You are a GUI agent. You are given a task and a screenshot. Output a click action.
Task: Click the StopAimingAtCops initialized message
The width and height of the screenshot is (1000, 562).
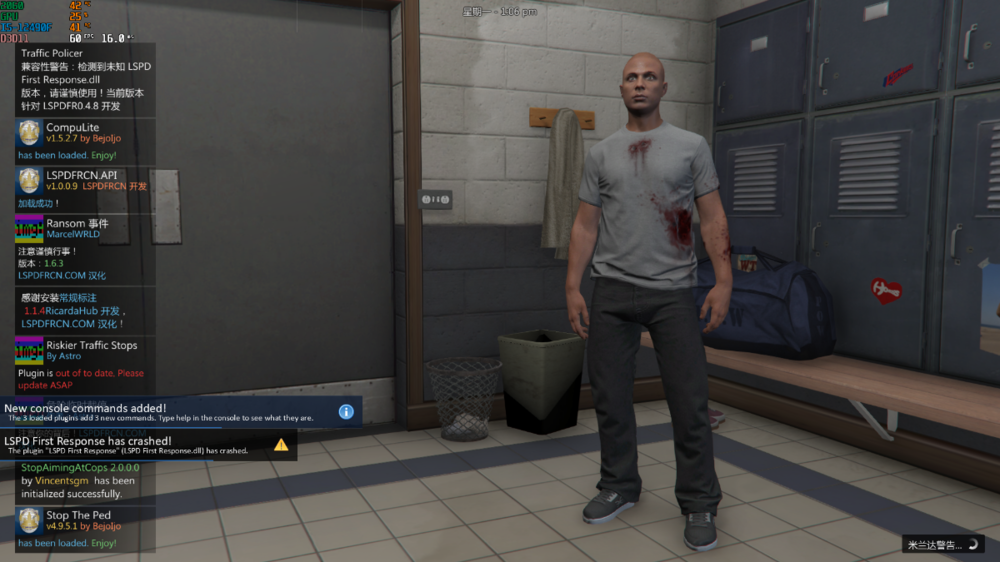click(x=85, y=480)
